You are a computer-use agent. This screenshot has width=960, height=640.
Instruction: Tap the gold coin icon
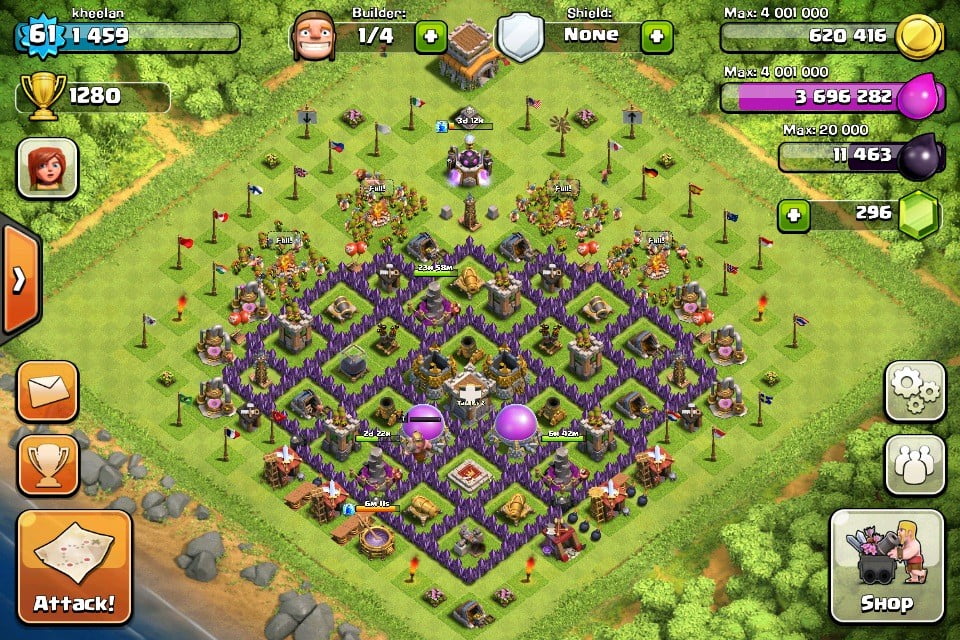tap(918, 39)
